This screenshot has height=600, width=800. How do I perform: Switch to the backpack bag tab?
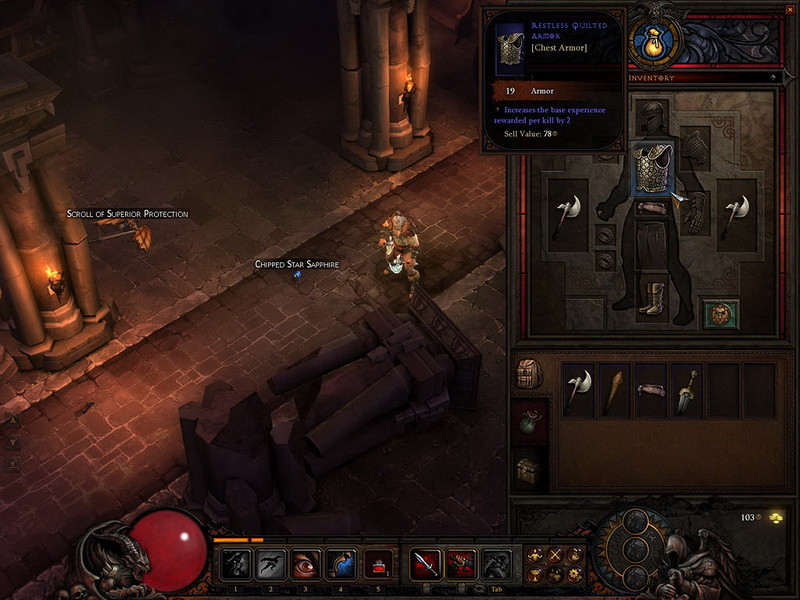(x=529, y=374)
